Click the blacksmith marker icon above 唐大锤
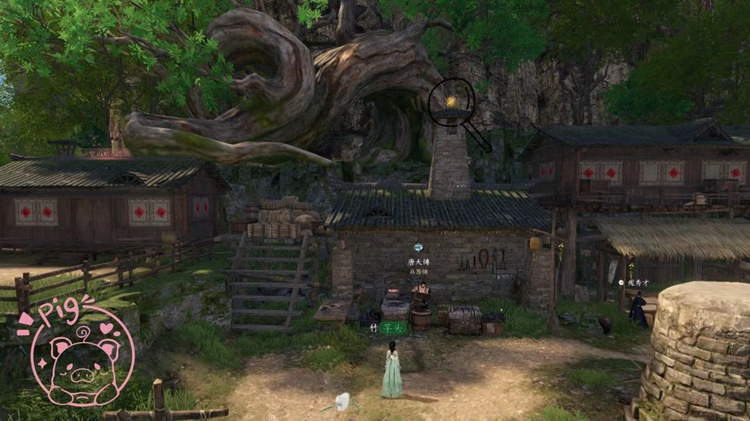The image size is (750, 421). pos(419,247)
